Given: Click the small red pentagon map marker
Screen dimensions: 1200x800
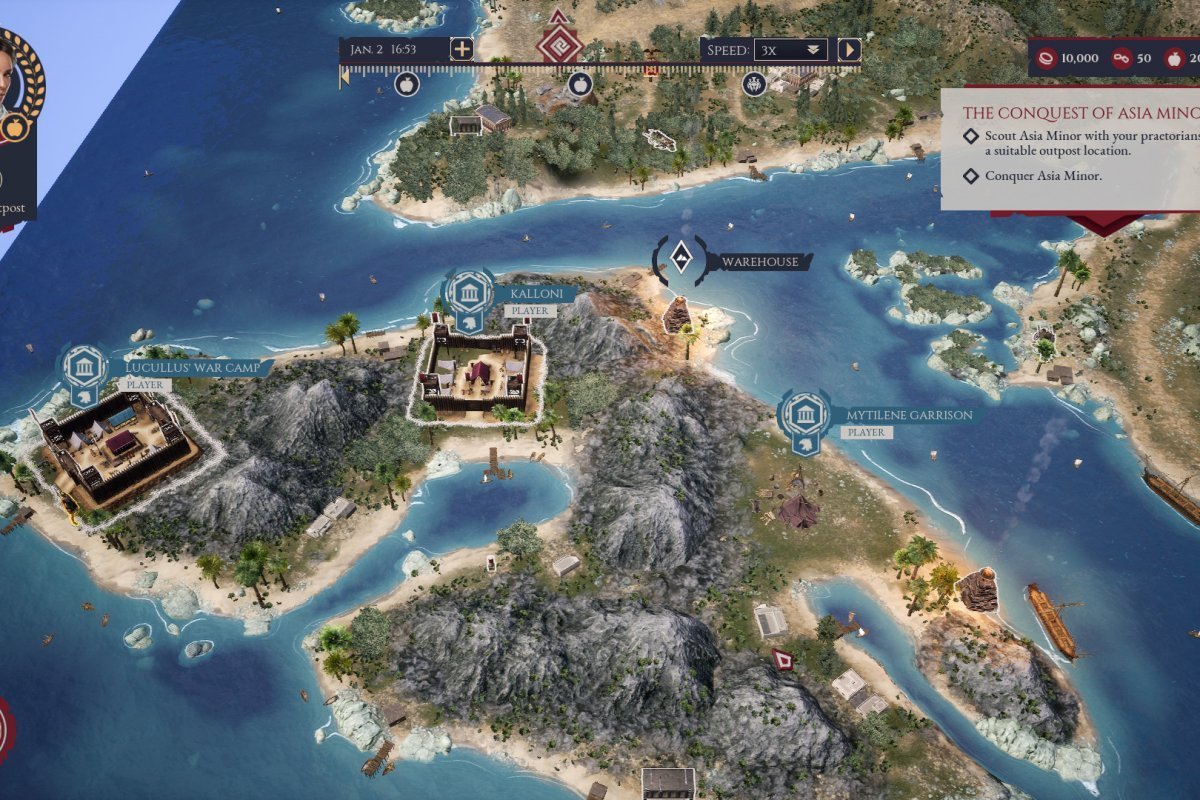Looking at the screenshot, I should [x=782, y=658].
